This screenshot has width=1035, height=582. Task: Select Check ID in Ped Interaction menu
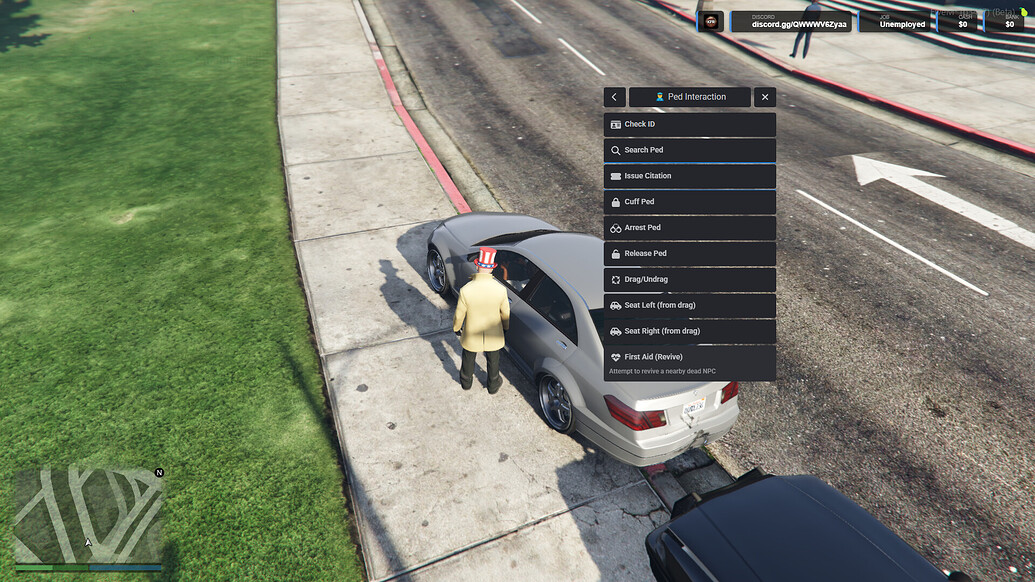689,124
